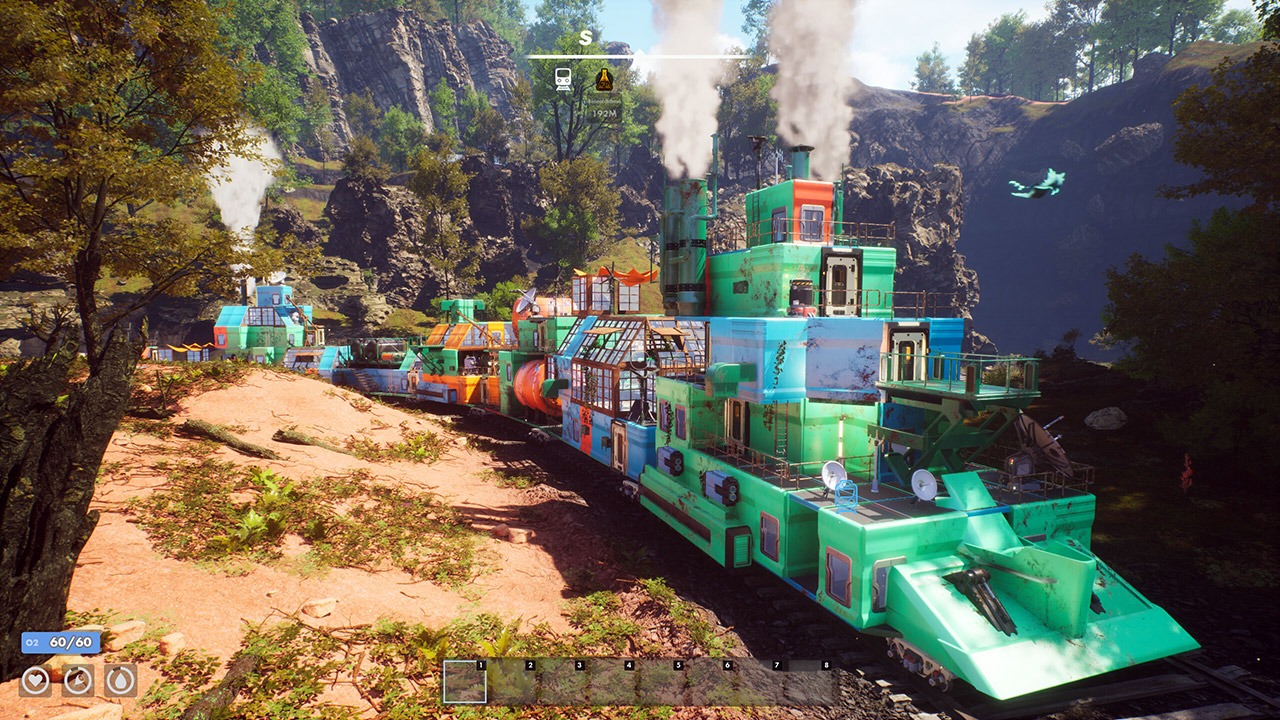This screenshot has width=1280, height=720.
Task: Click the heart health status icon
Action: (35, 680)
